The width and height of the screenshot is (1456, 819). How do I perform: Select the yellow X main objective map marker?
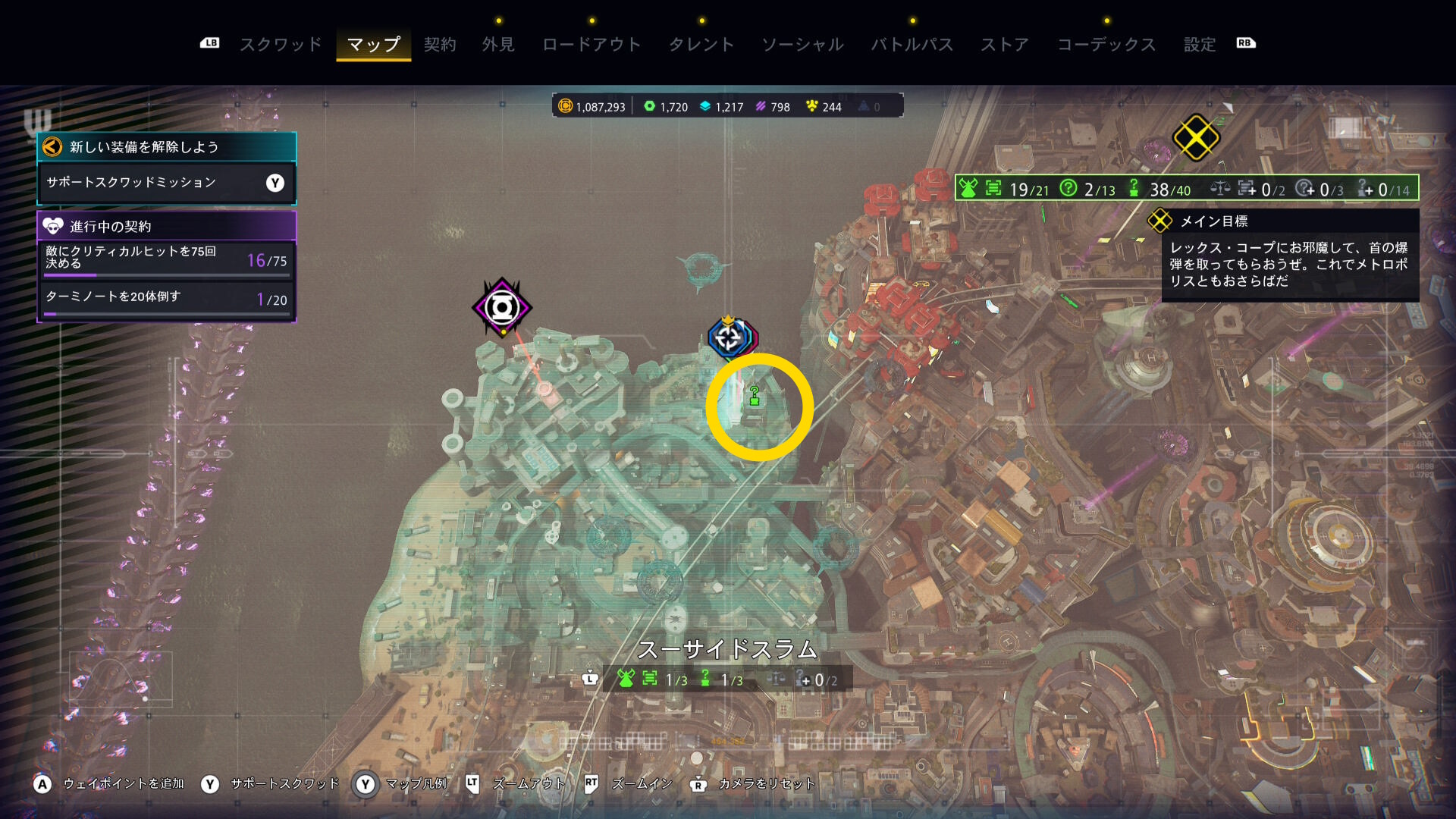[x=1195, y=138]
